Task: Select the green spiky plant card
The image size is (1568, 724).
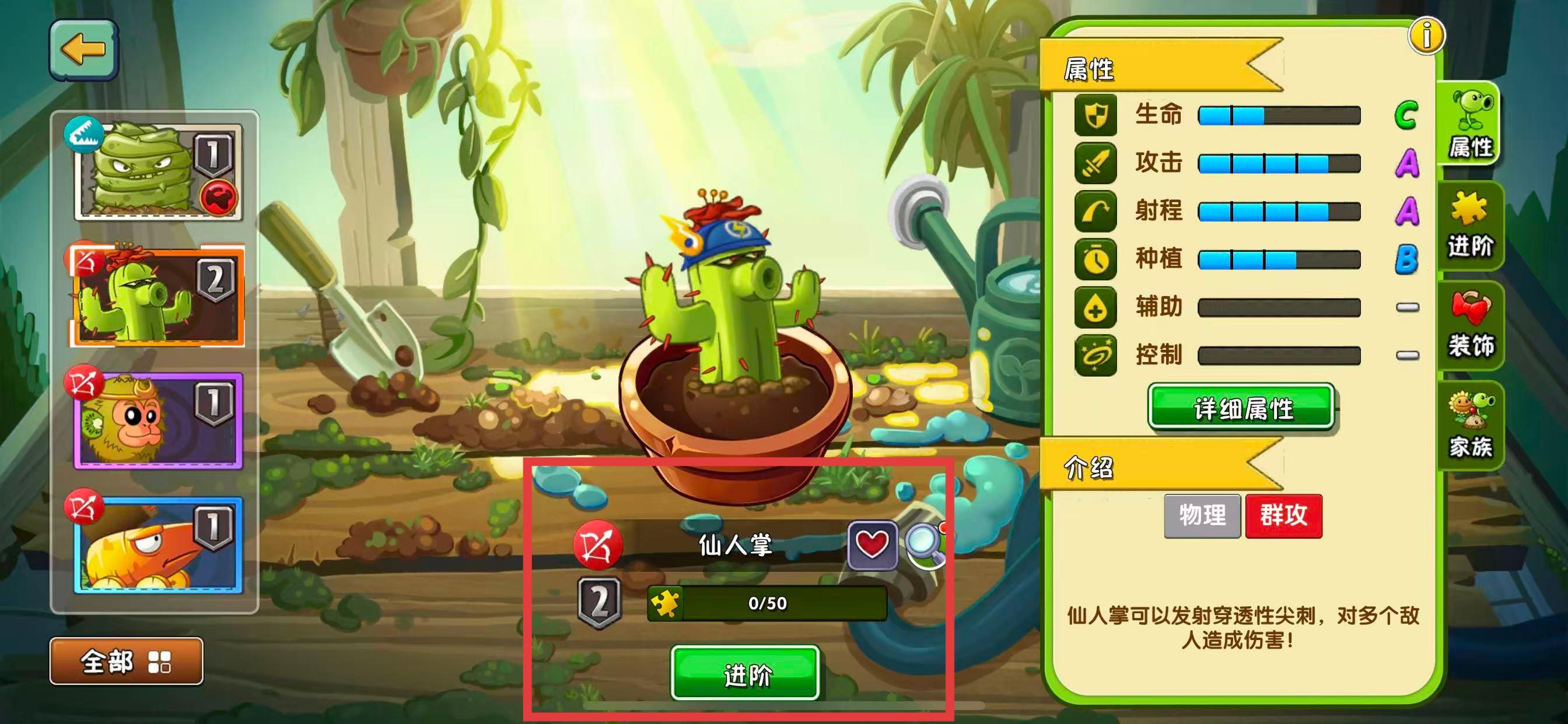Action: tap(158, 171)
